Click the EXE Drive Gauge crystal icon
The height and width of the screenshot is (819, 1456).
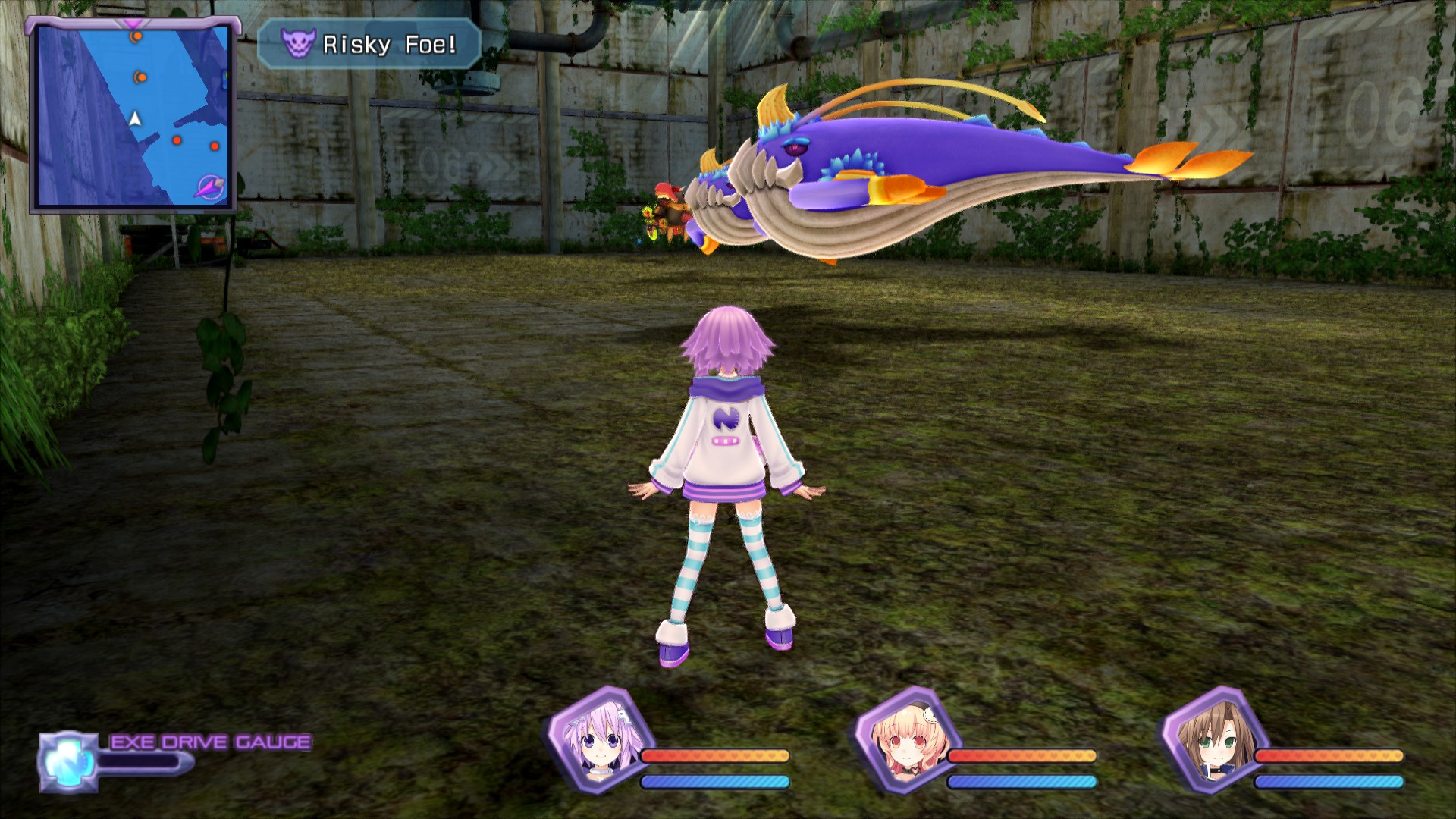click(x=68, y=761)
